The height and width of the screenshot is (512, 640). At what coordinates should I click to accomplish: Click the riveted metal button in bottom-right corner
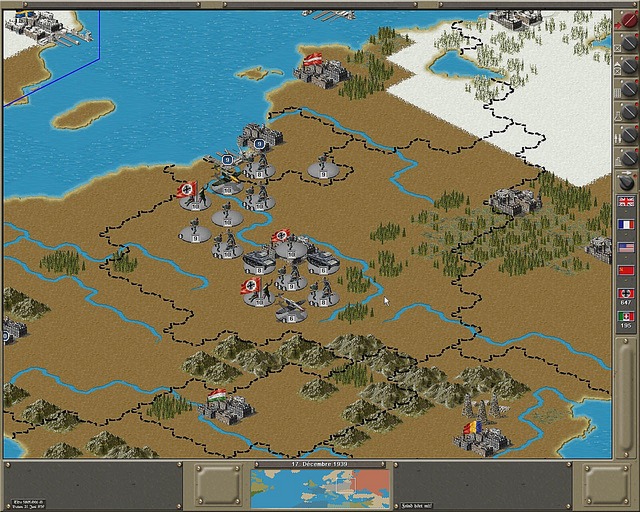coord(607,485)
